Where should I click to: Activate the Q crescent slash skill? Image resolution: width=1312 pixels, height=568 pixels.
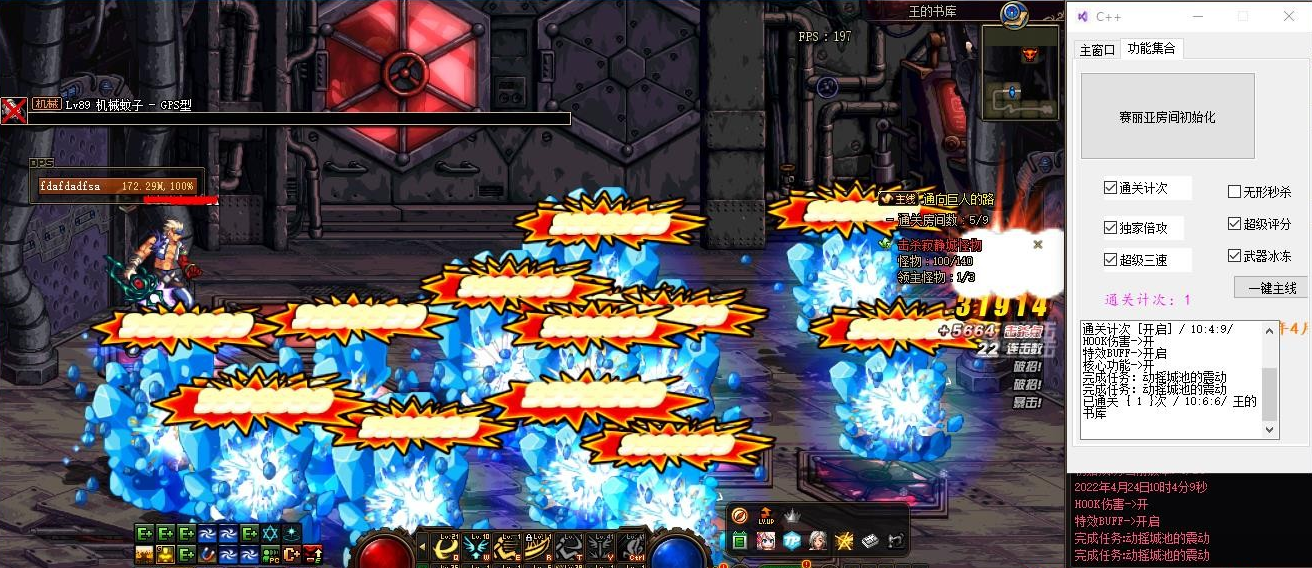click(x=449, y=546)
